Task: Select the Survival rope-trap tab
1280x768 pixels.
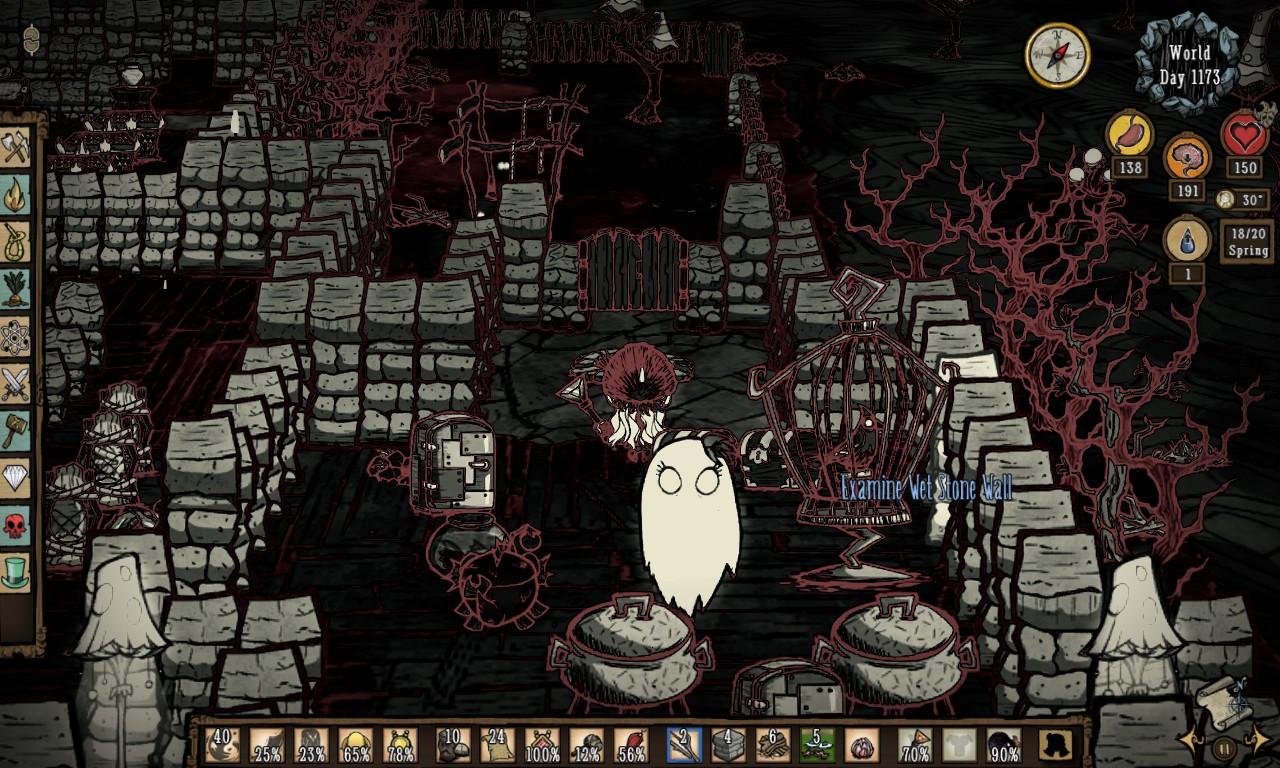Action: (x=16, y=243)
